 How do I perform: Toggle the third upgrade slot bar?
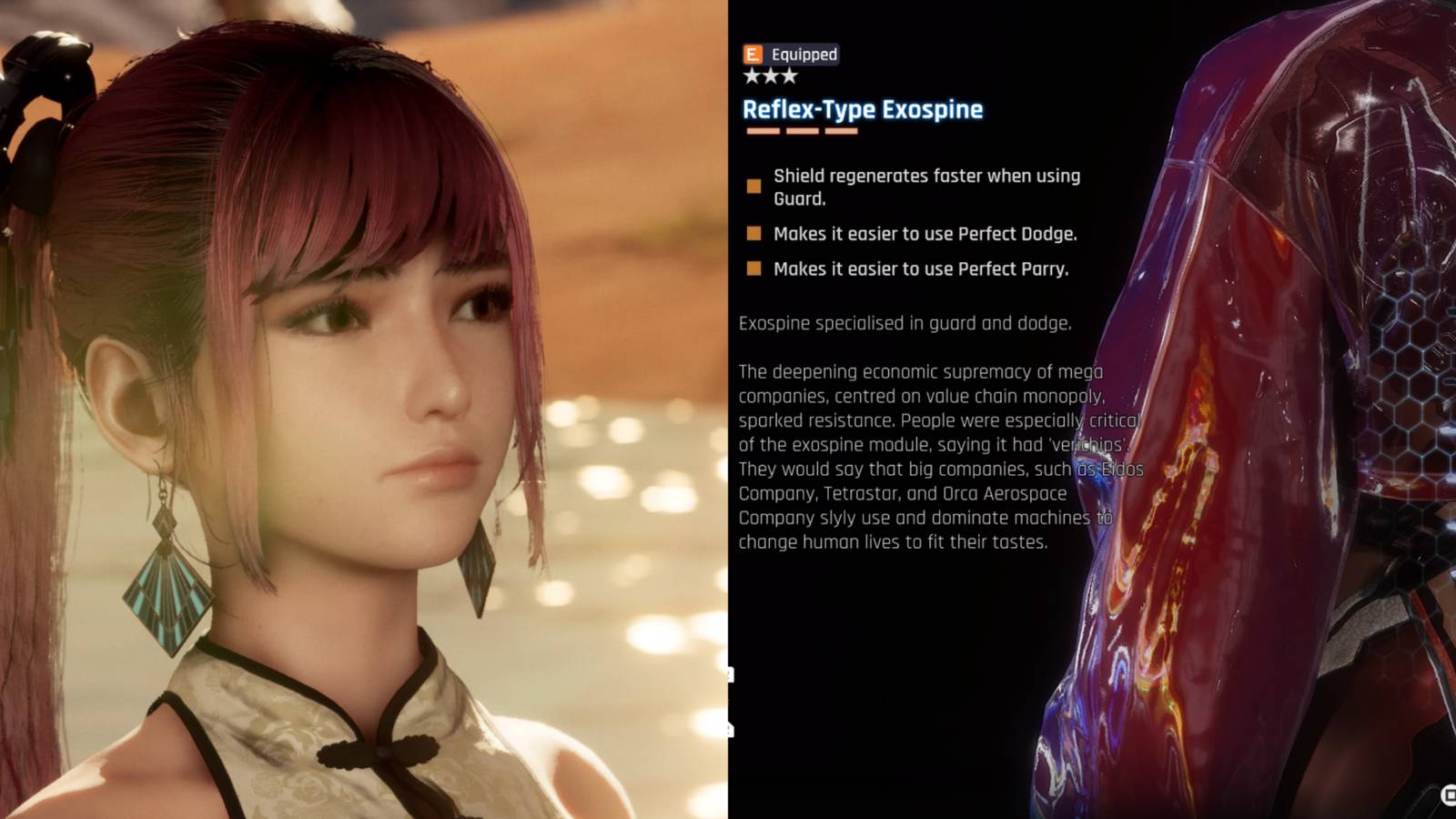click(x=842, y=131)
